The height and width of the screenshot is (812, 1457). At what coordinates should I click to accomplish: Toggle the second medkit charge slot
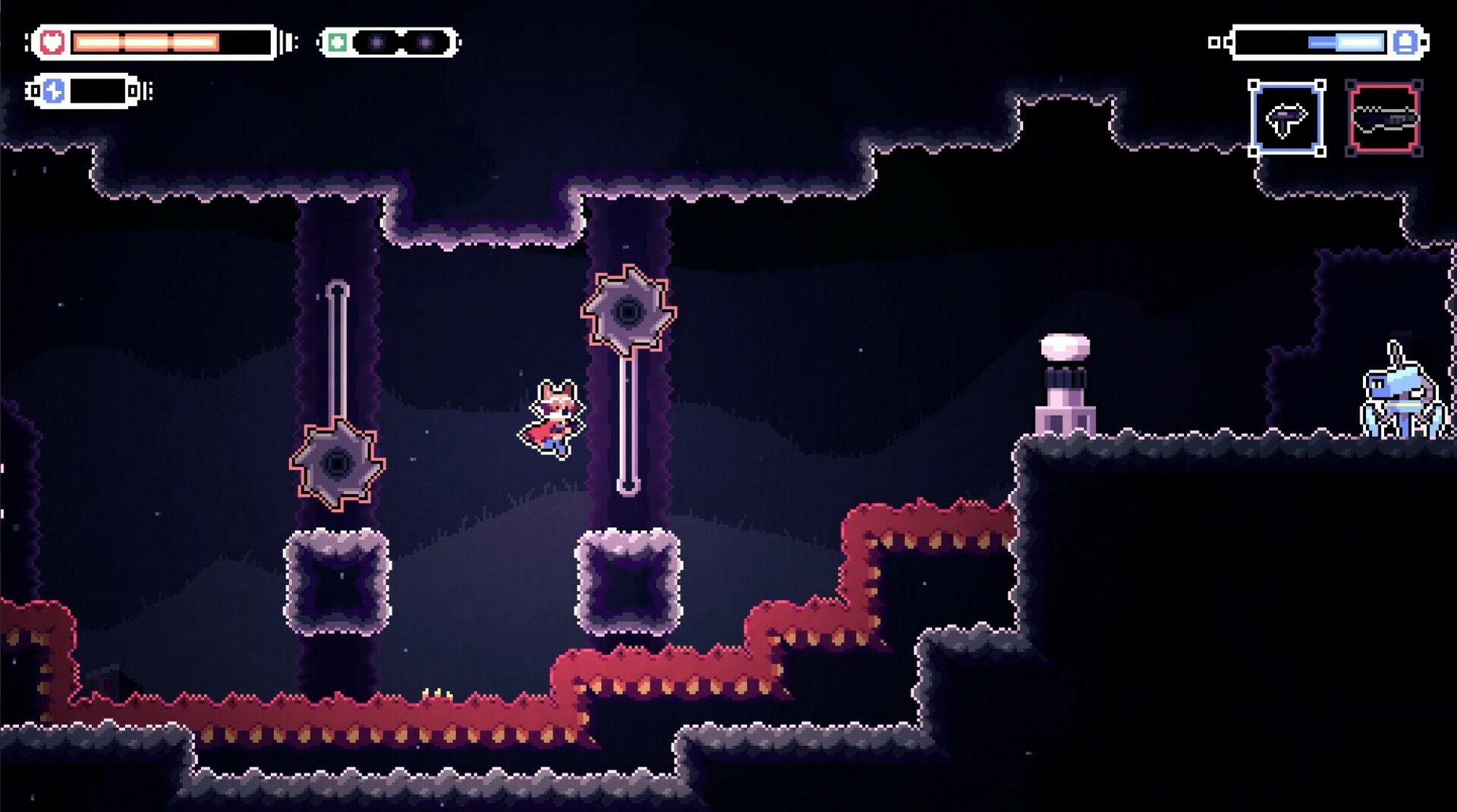(x=425, y=42)
